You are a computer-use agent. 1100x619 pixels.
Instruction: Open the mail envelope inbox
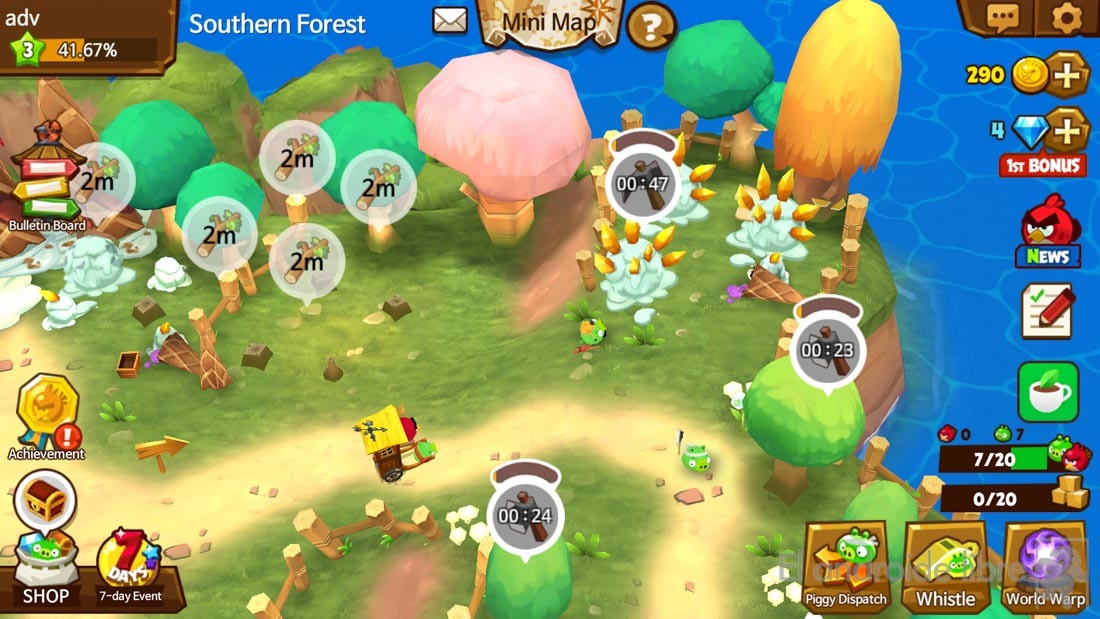point(450,20)
